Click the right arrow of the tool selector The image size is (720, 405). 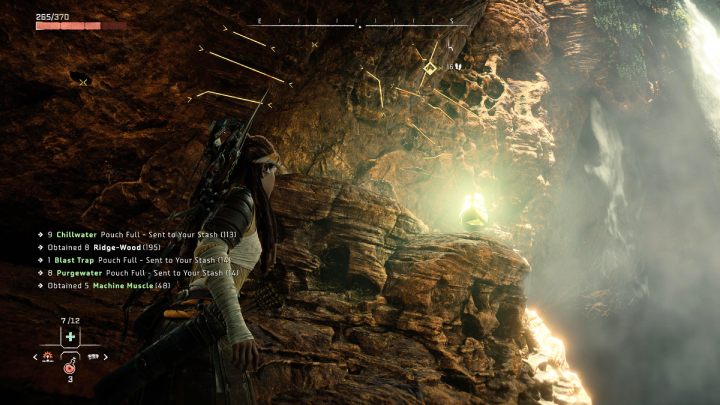pos(105,355)
